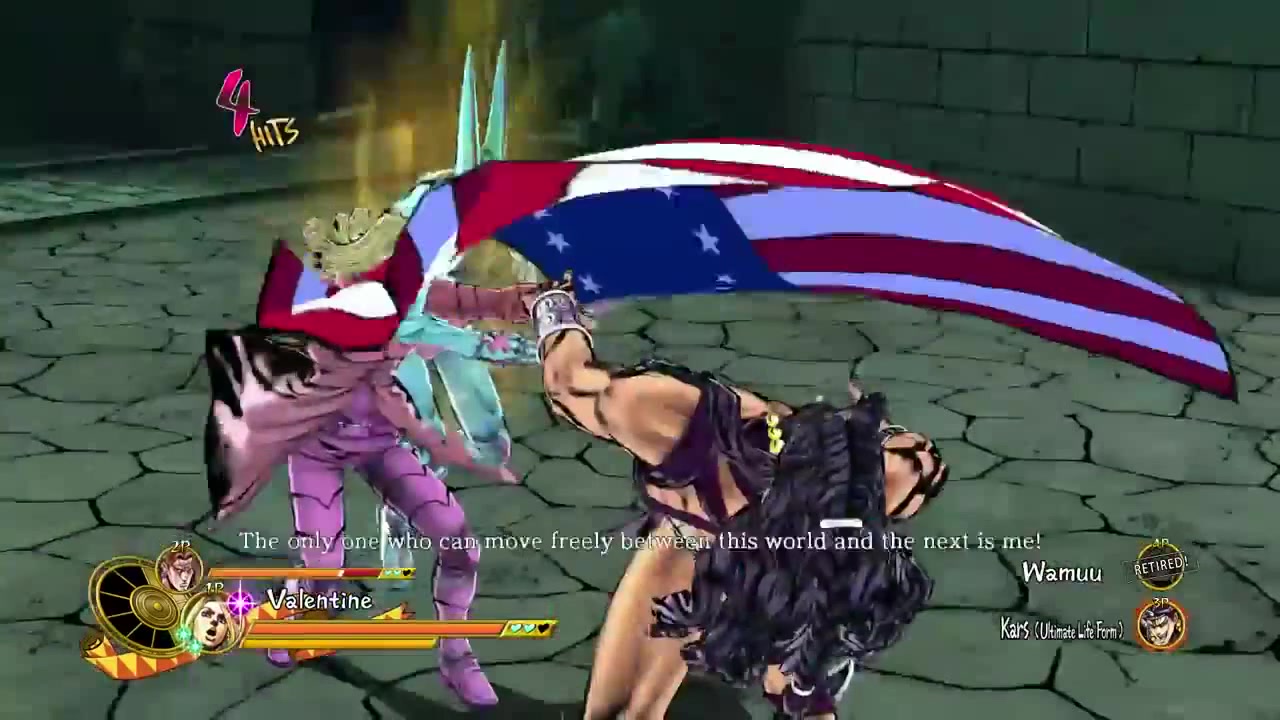Select the Valentine name tab
This screenshot has height=720, width=1280.
pos(318,600)
